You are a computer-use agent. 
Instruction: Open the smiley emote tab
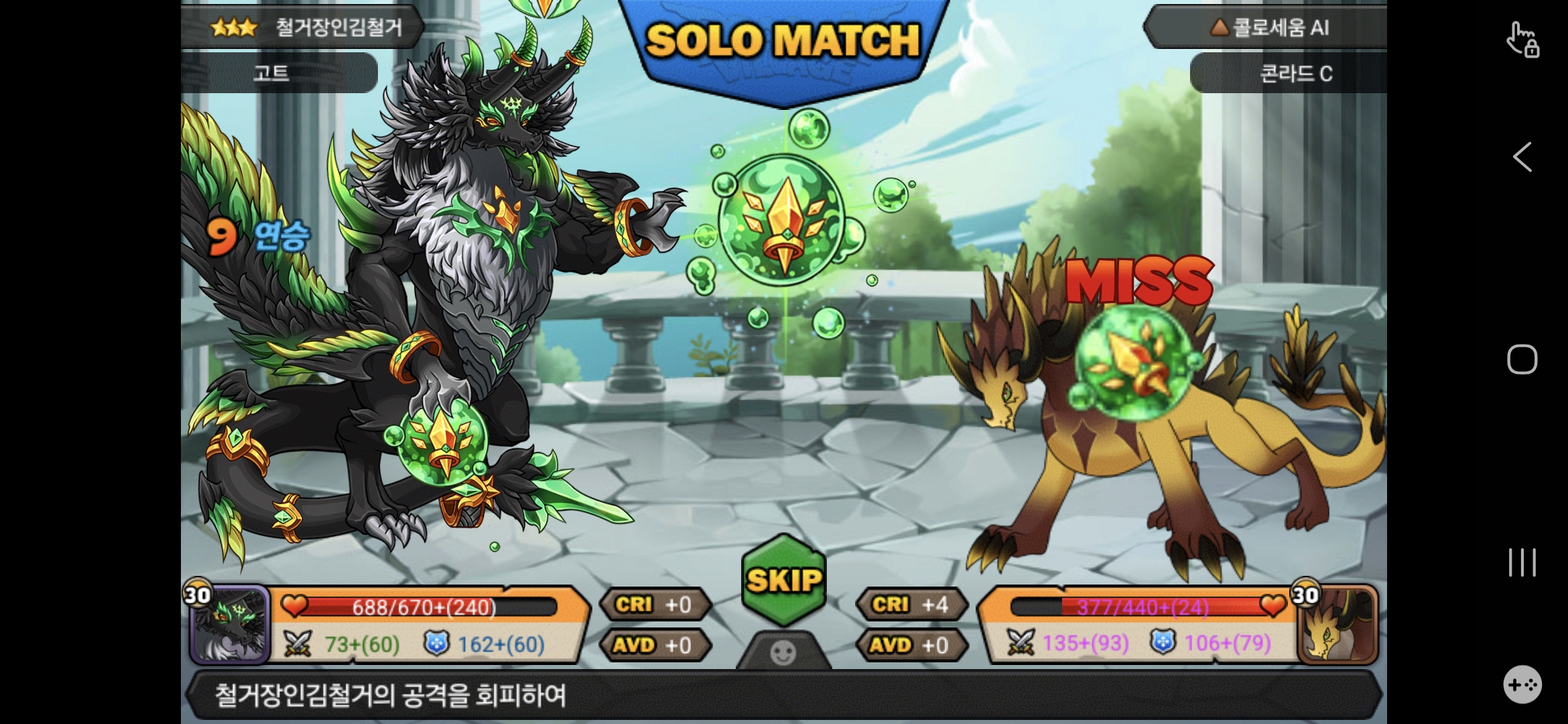[783, 652]
